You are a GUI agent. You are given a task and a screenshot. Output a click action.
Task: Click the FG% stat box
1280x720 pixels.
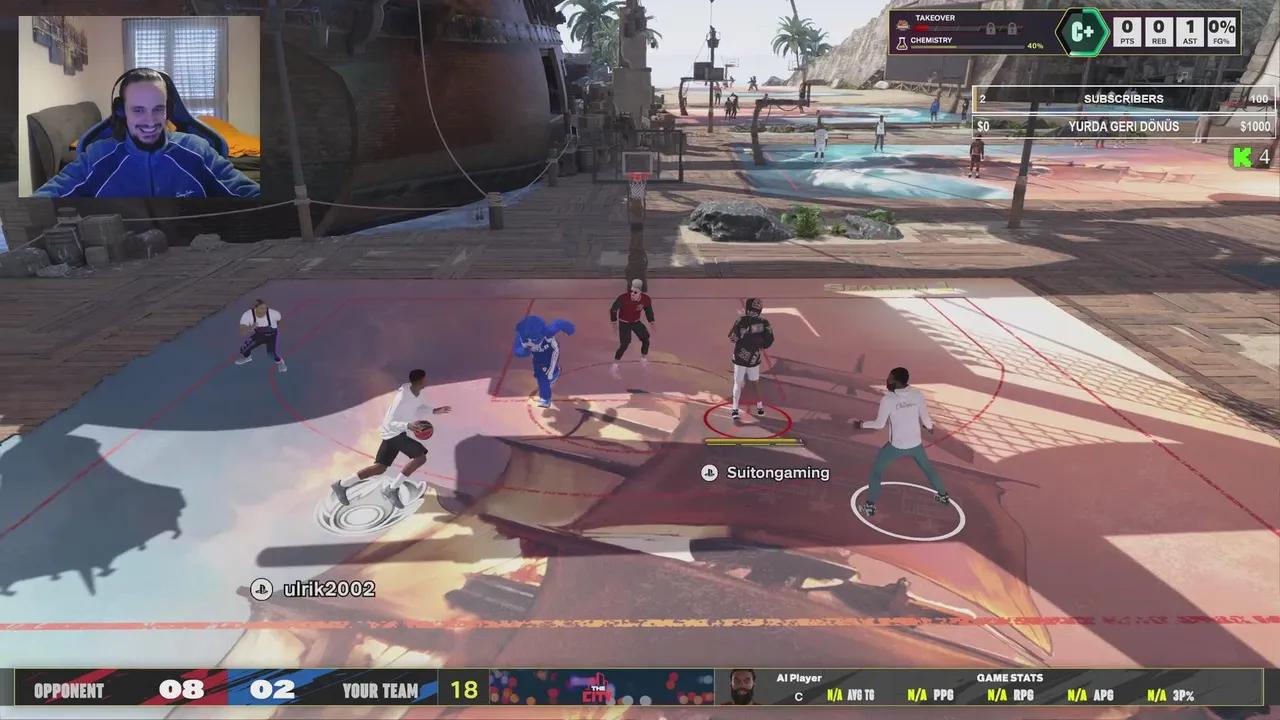coord(1222,30)
